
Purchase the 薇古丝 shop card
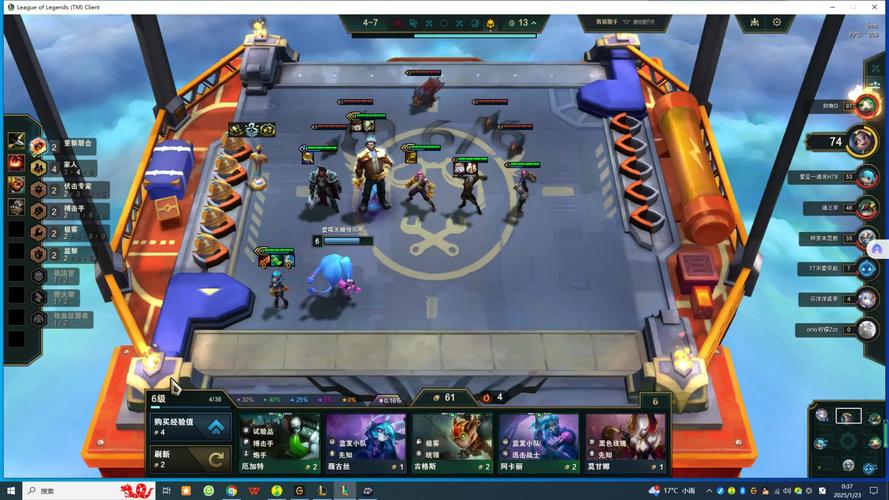(x=365, y=443)
